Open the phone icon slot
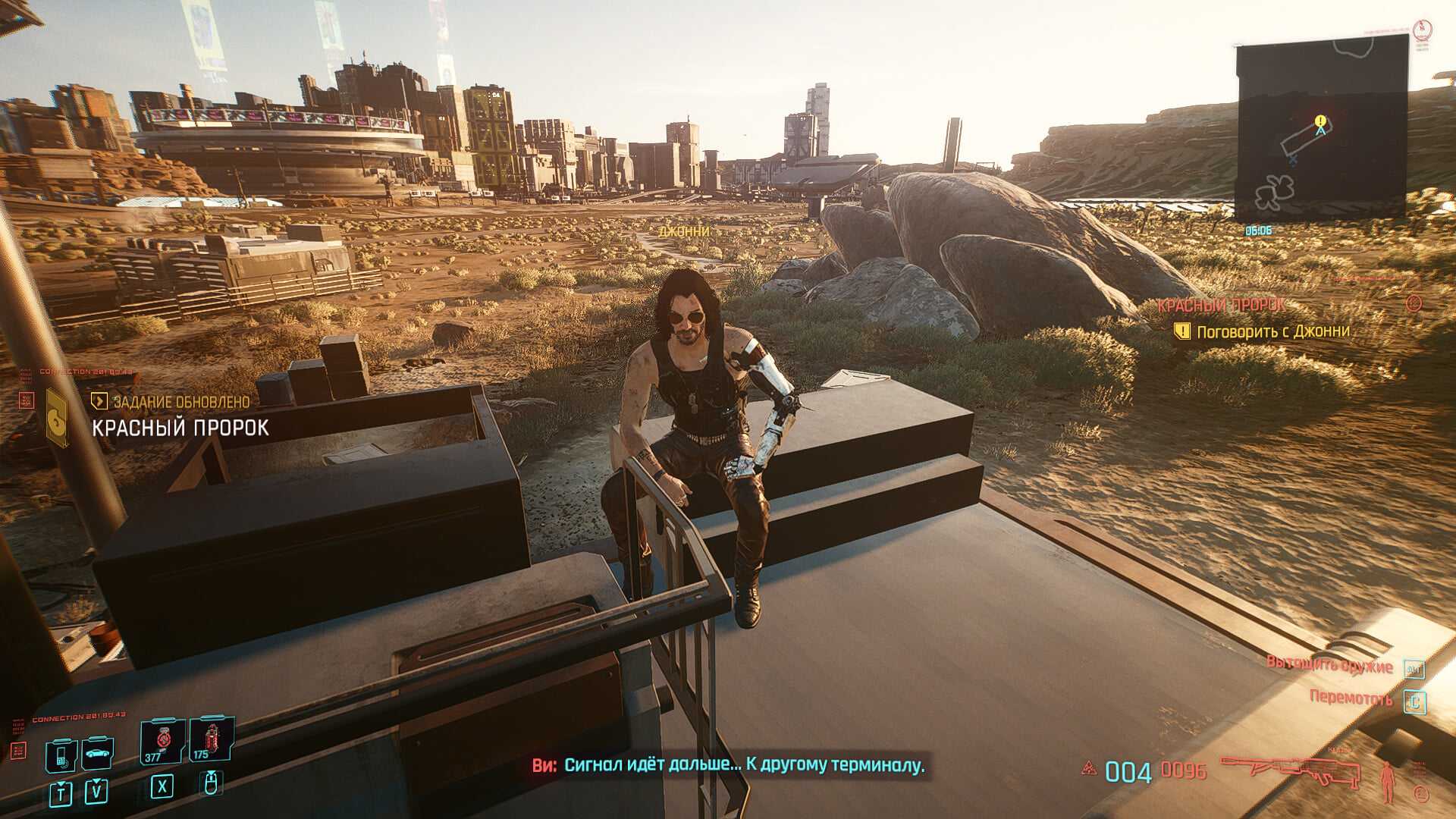This screenshot has width=1456, height=819. (x=61, y=755)
